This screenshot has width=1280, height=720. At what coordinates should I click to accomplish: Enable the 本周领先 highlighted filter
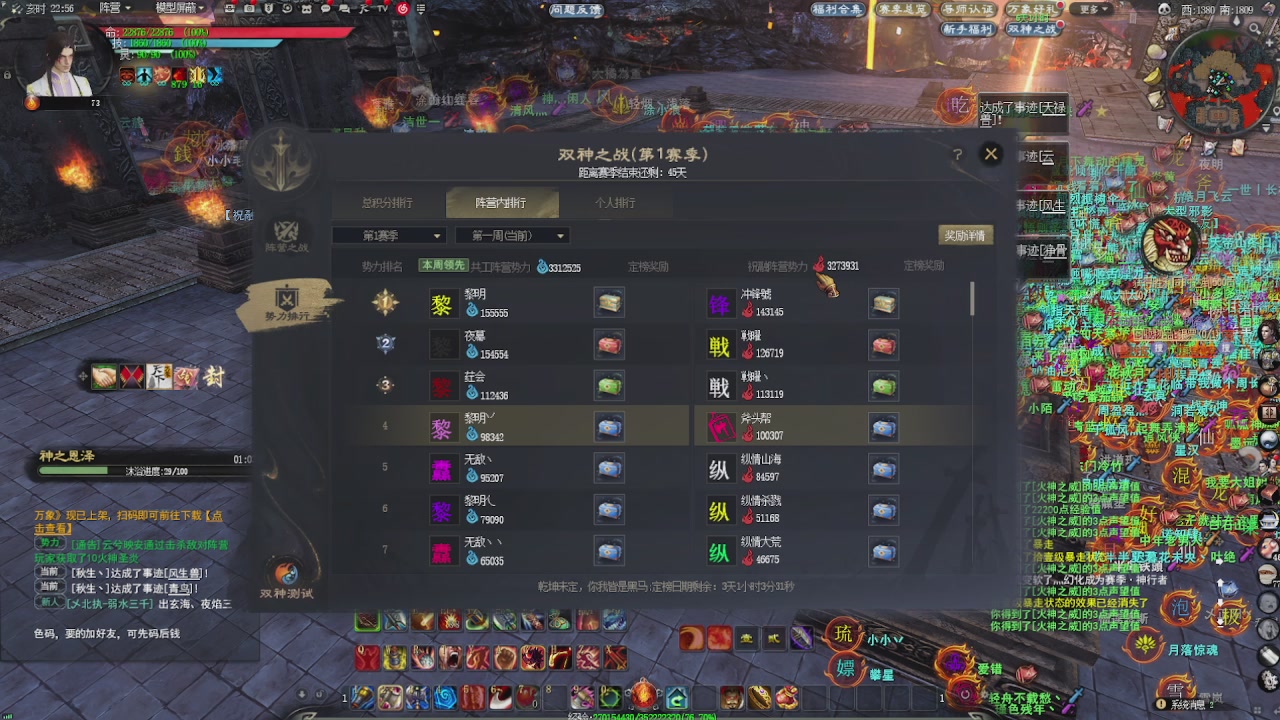click(444, 267)
